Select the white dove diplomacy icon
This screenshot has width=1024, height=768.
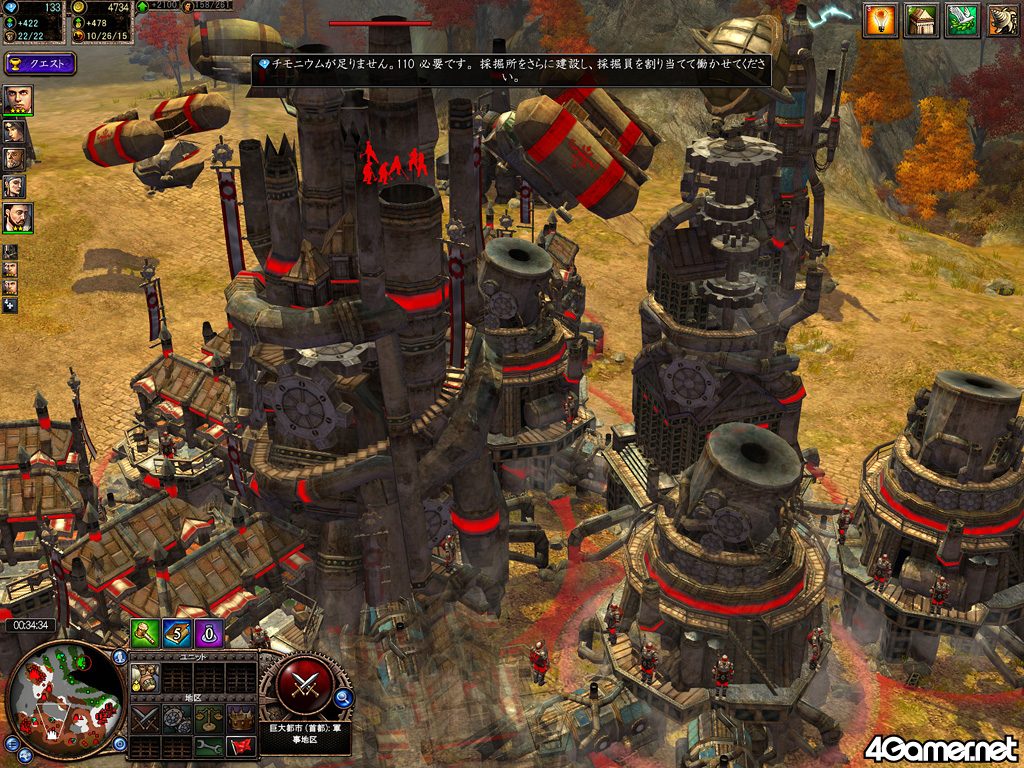point(961,20)
